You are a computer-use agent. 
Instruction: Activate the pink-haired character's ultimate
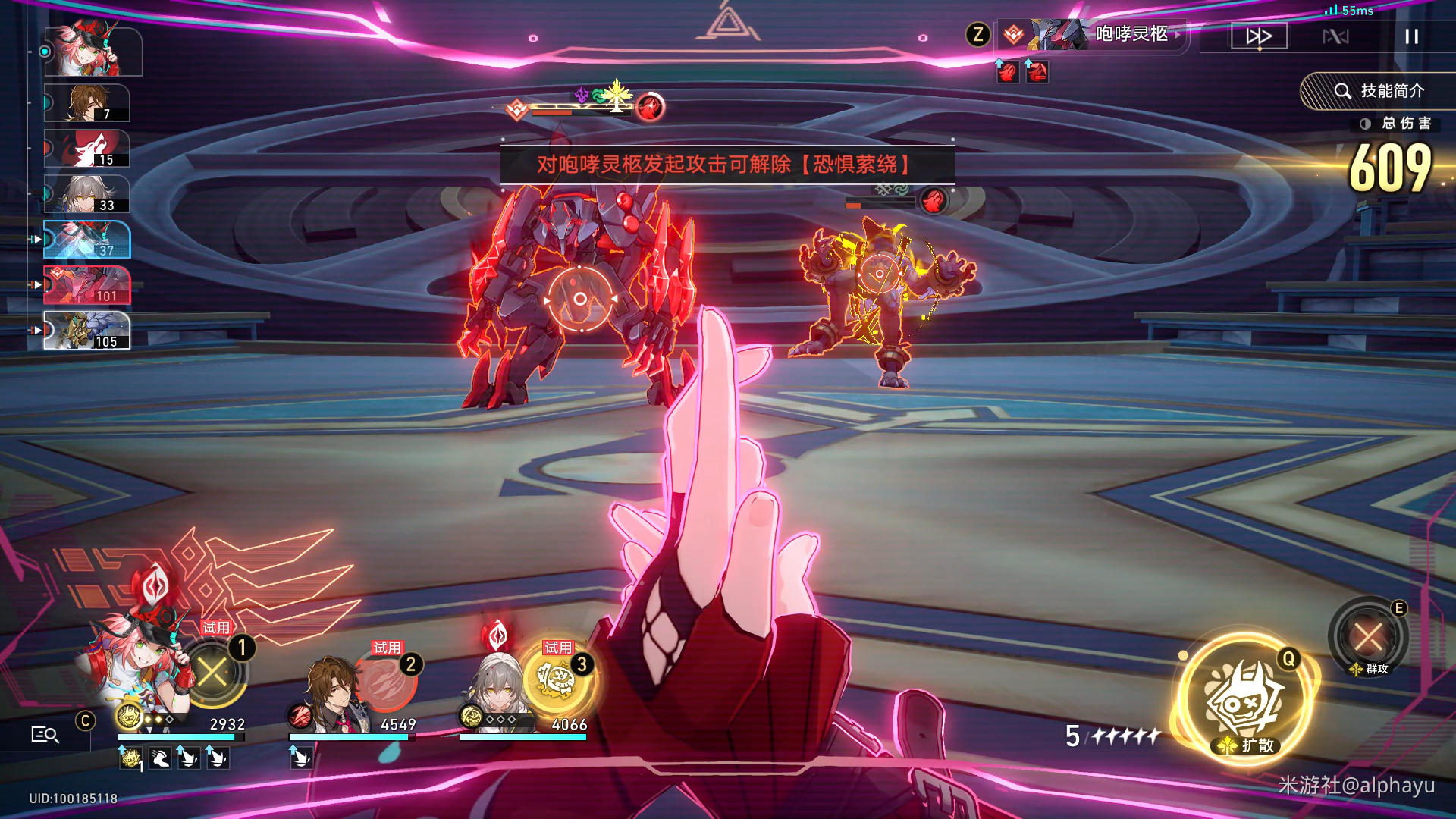click(x=214, y=672)
